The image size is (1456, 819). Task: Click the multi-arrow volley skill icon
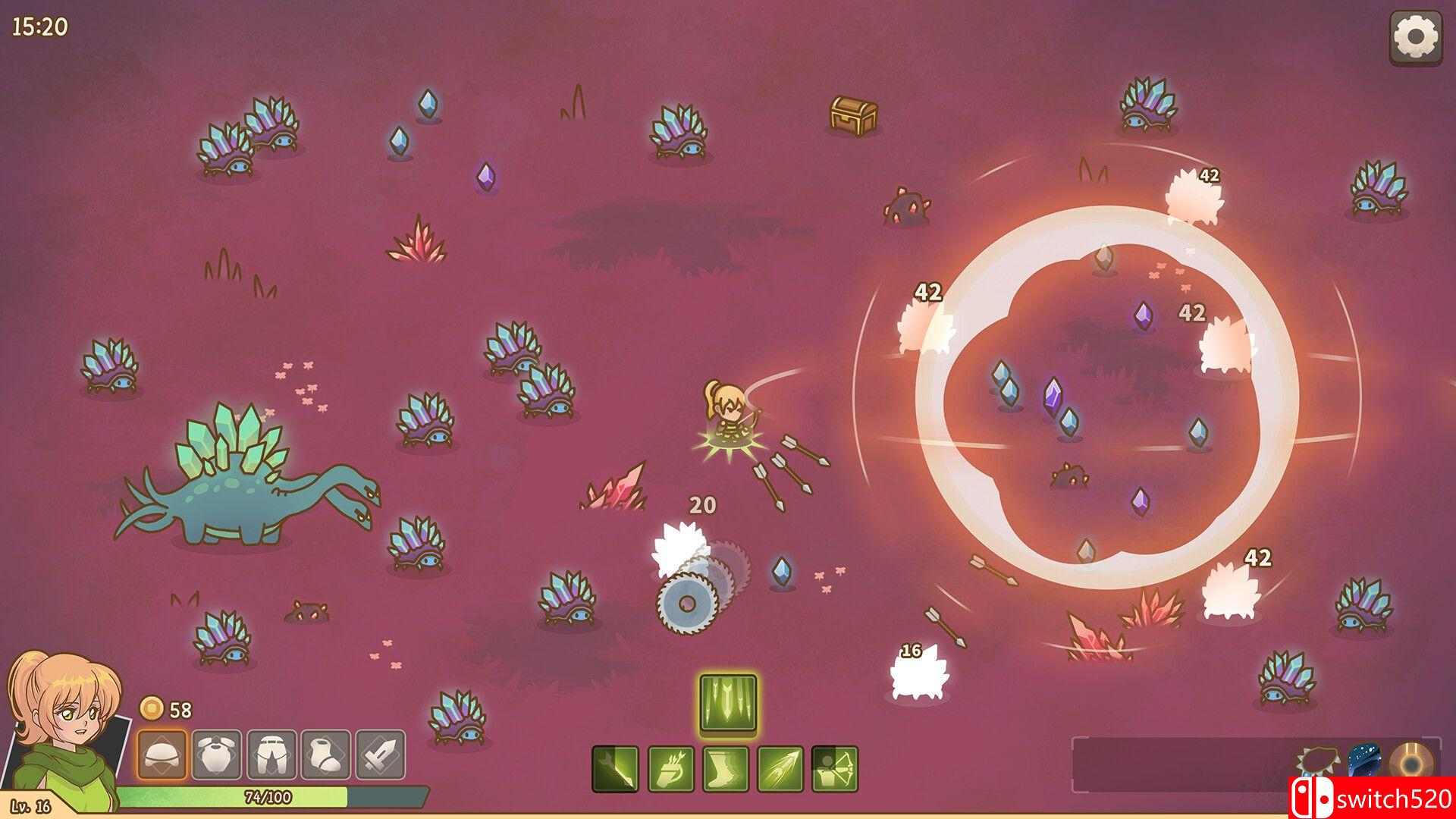tap(780, 770)
